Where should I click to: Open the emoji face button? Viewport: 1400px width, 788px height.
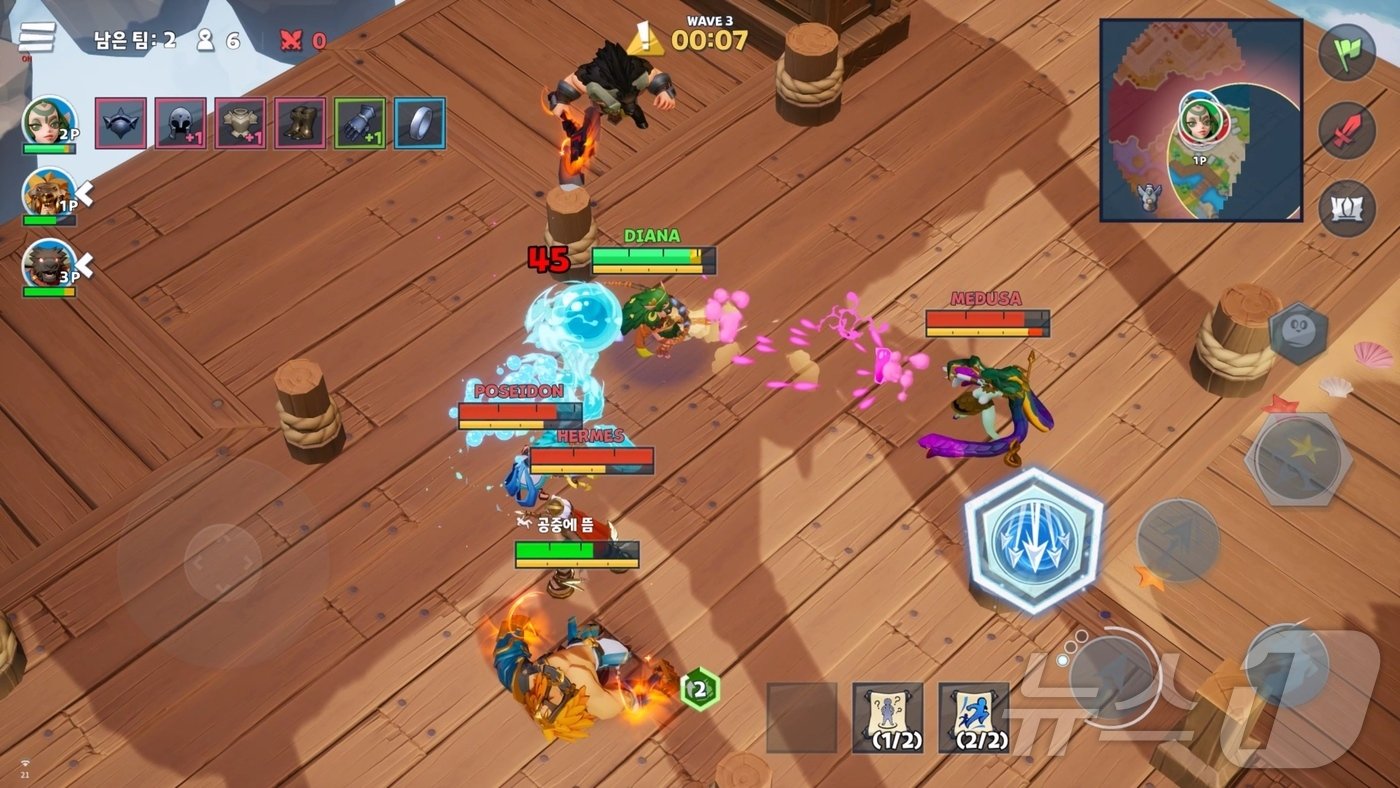(x=1298, y=333)
